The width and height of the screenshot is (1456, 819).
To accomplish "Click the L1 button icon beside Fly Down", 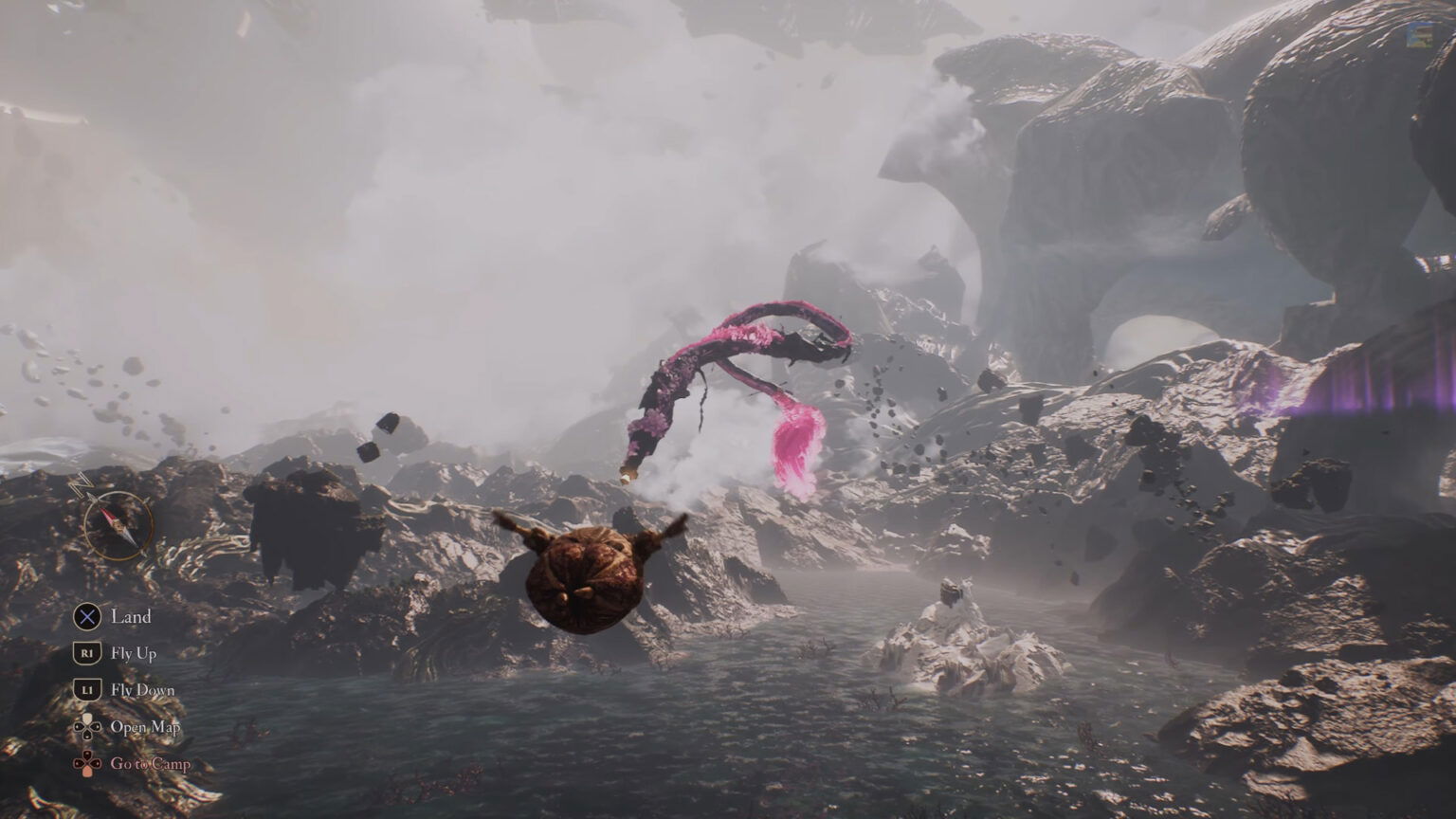I will point(87,690).
